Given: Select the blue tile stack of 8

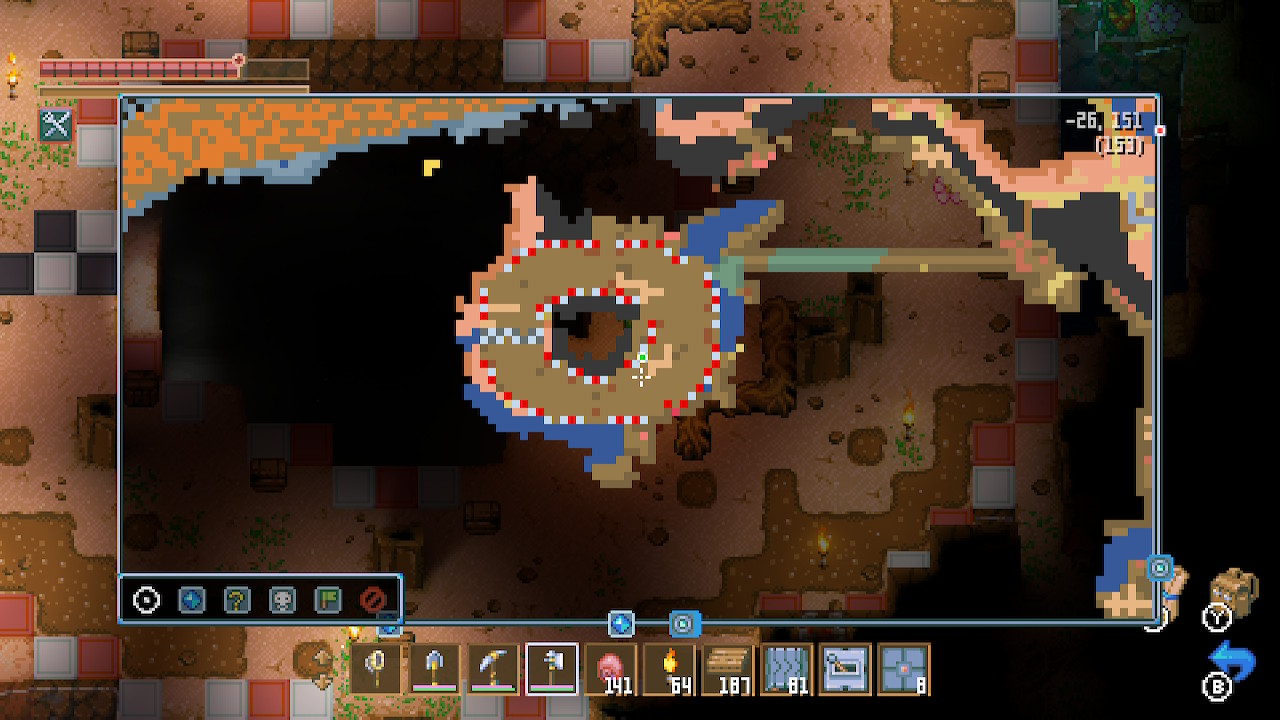Looking at the screenshot, I should click(903, 667).
